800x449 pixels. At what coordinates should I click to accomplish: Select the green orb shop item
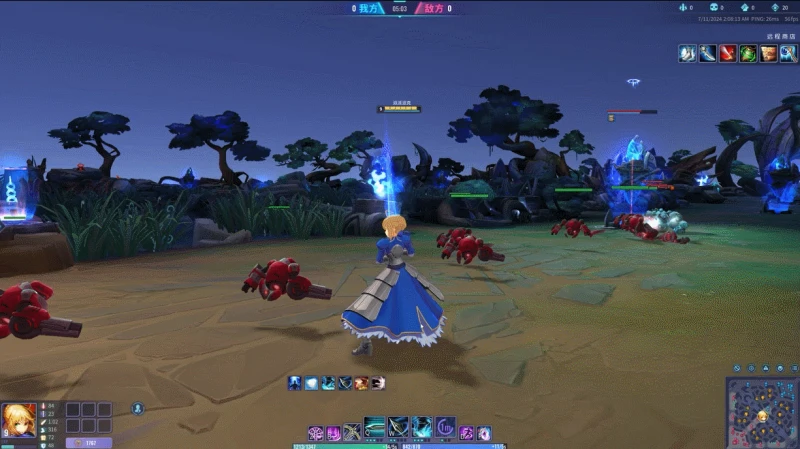[747, 54]
